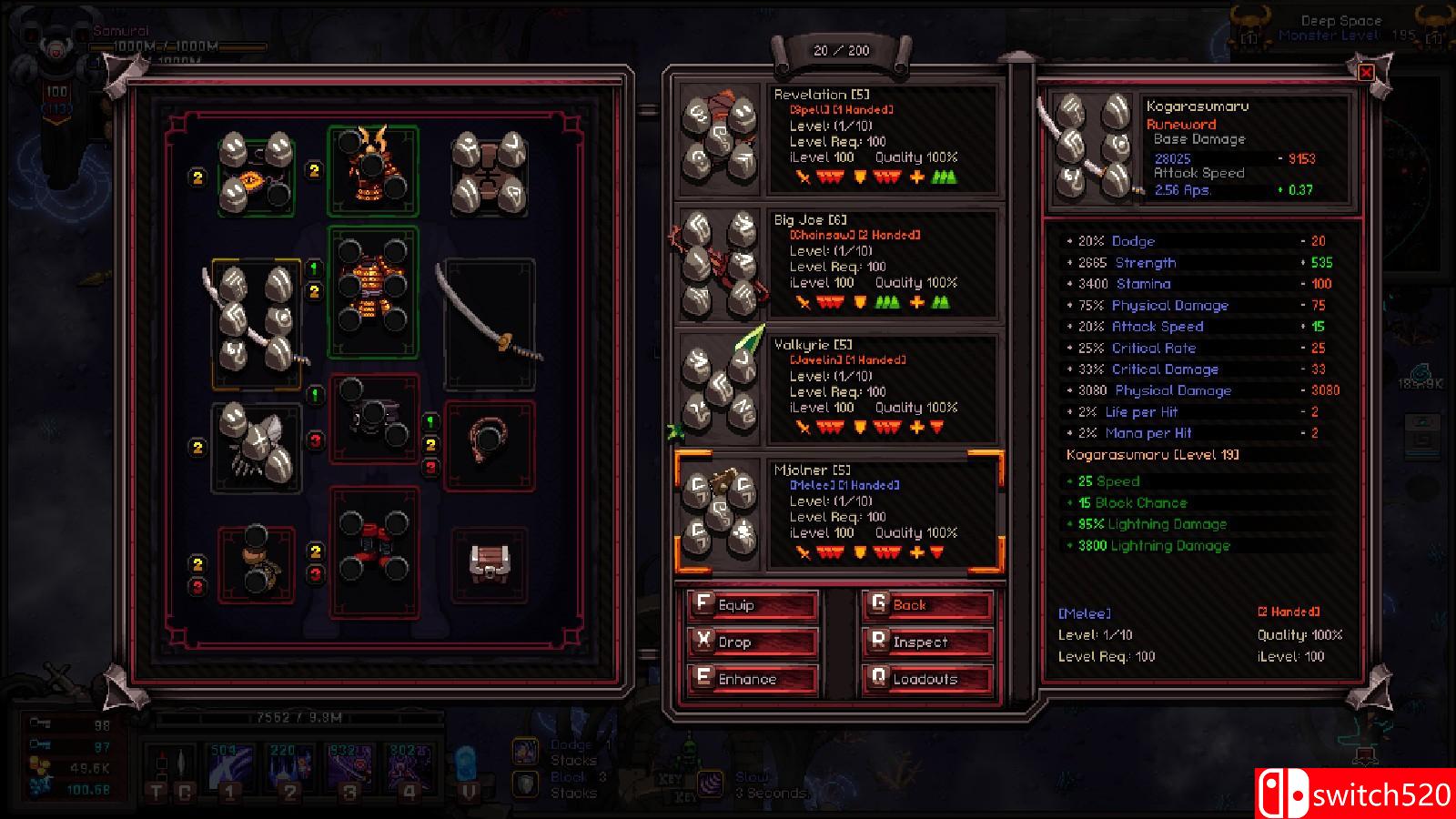Open the Loadouts menu
This screenshot has width=1456, height=819.
925,678
